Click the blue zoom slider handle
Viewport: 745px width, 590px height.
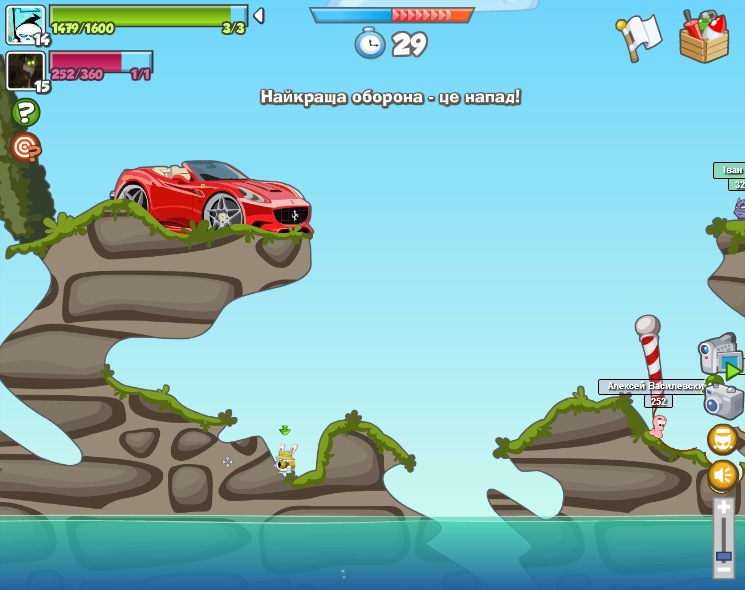tap(723, 556)
